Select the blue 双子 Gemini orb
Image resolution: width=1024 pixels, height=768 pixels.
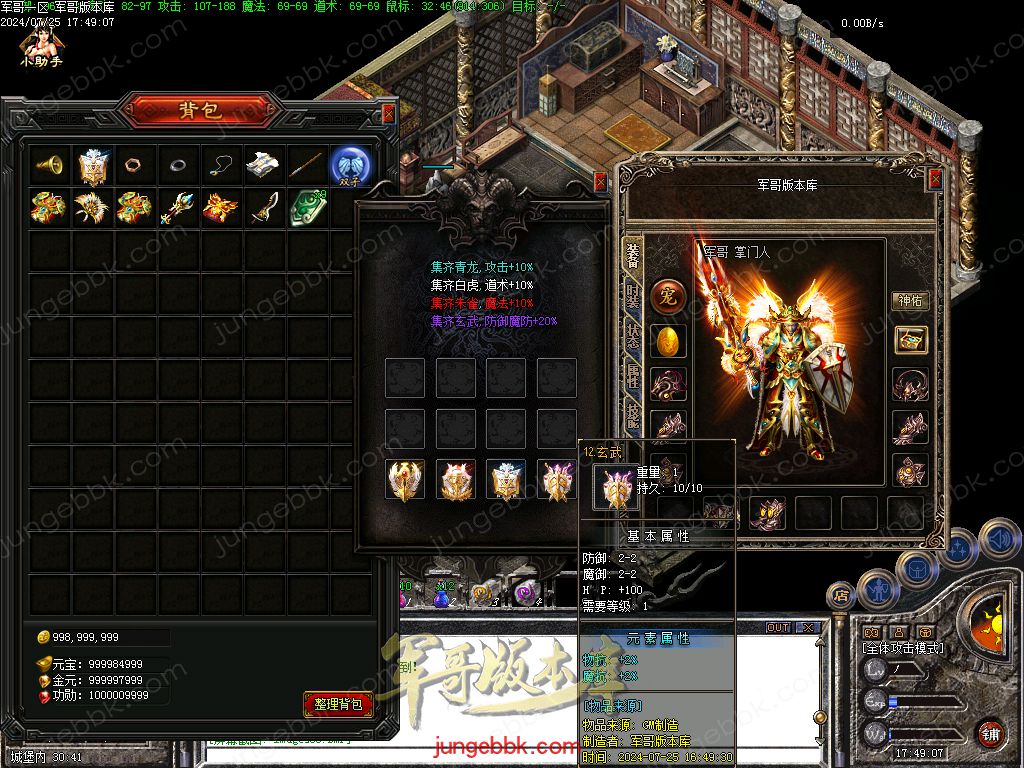351,165
